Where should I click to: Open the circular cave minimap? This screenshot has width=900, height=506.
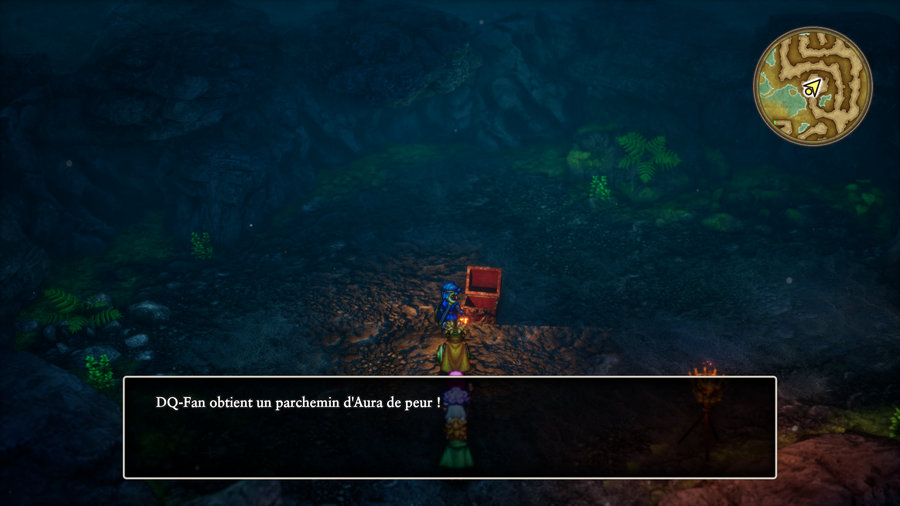pyautogui.click(x=812, y=86)
